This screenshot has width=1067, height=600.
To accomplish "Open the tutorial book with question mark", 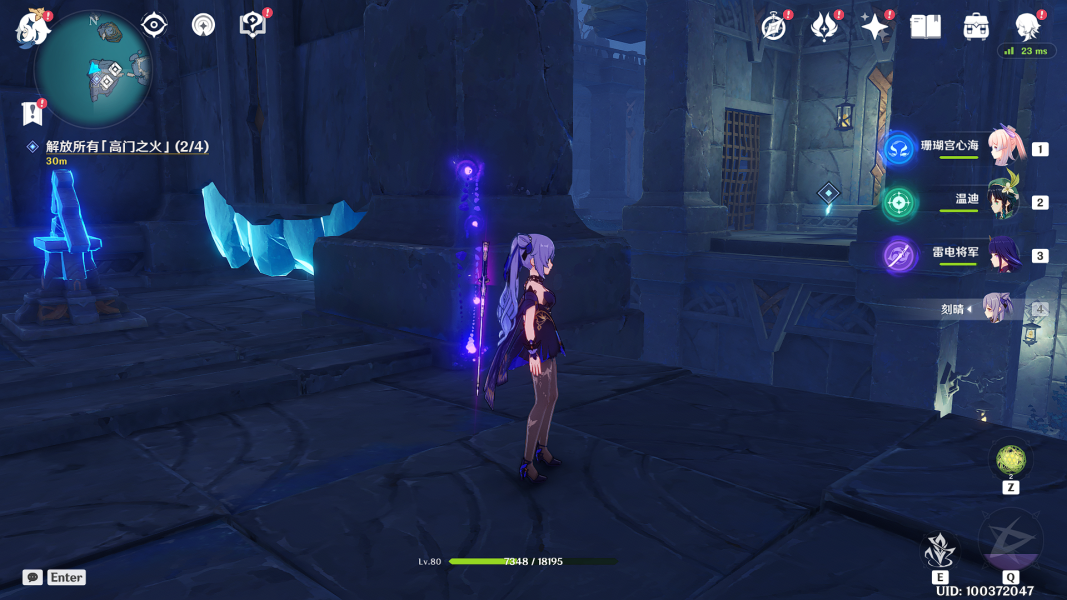I will [x=253, y=25].
